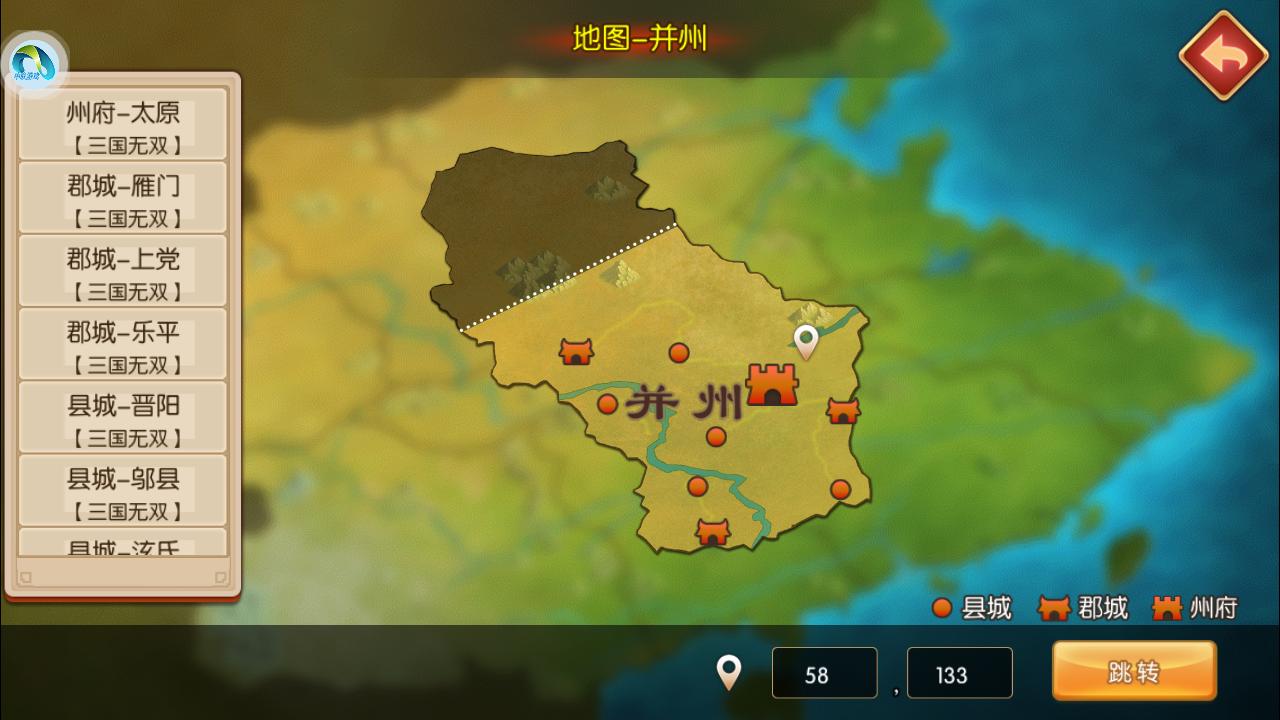This screenshot has width=1280, height=720.
Task: Click the 郡城 gate icon at map's bottom
Action: coord(711,532)
